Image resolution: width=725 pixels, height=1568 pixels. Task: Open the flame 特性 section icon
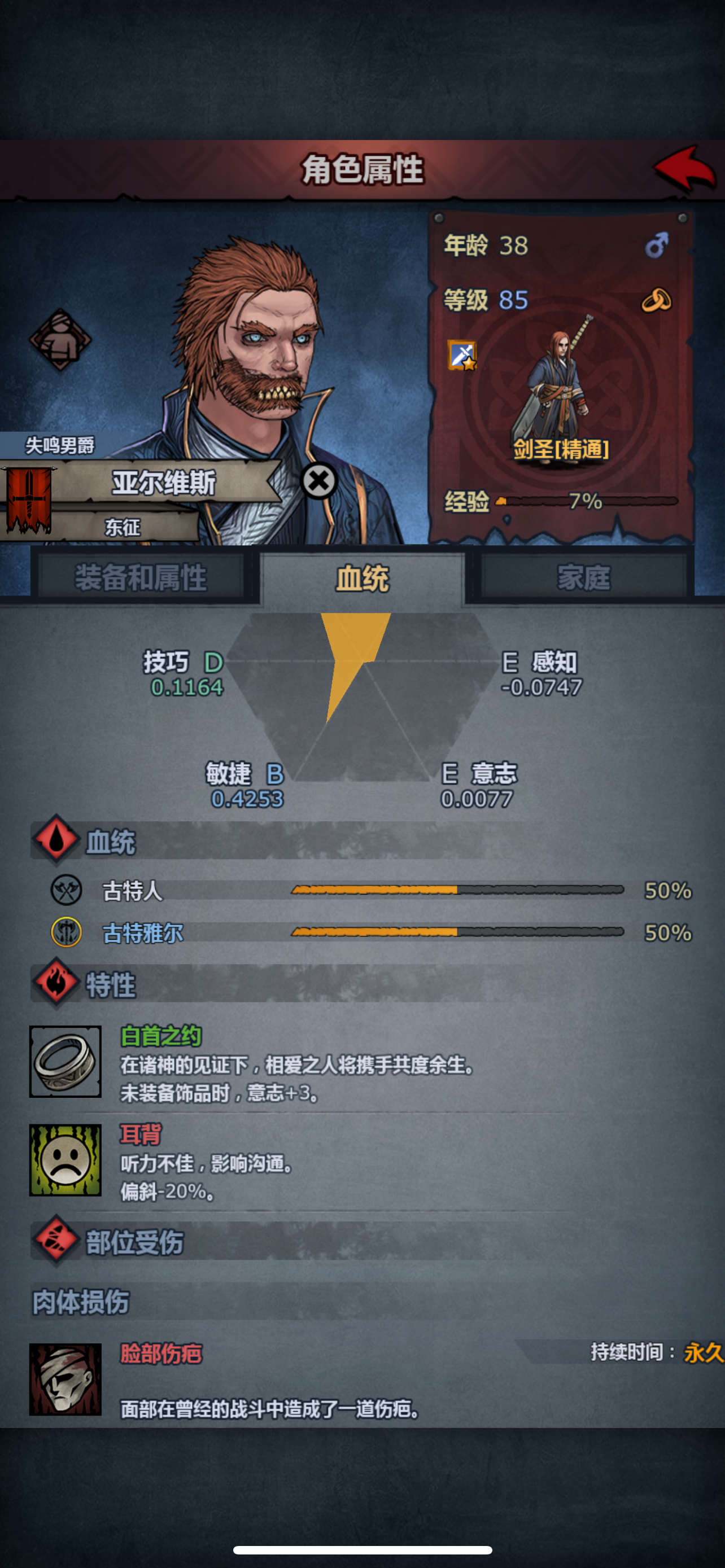(56, 984)
